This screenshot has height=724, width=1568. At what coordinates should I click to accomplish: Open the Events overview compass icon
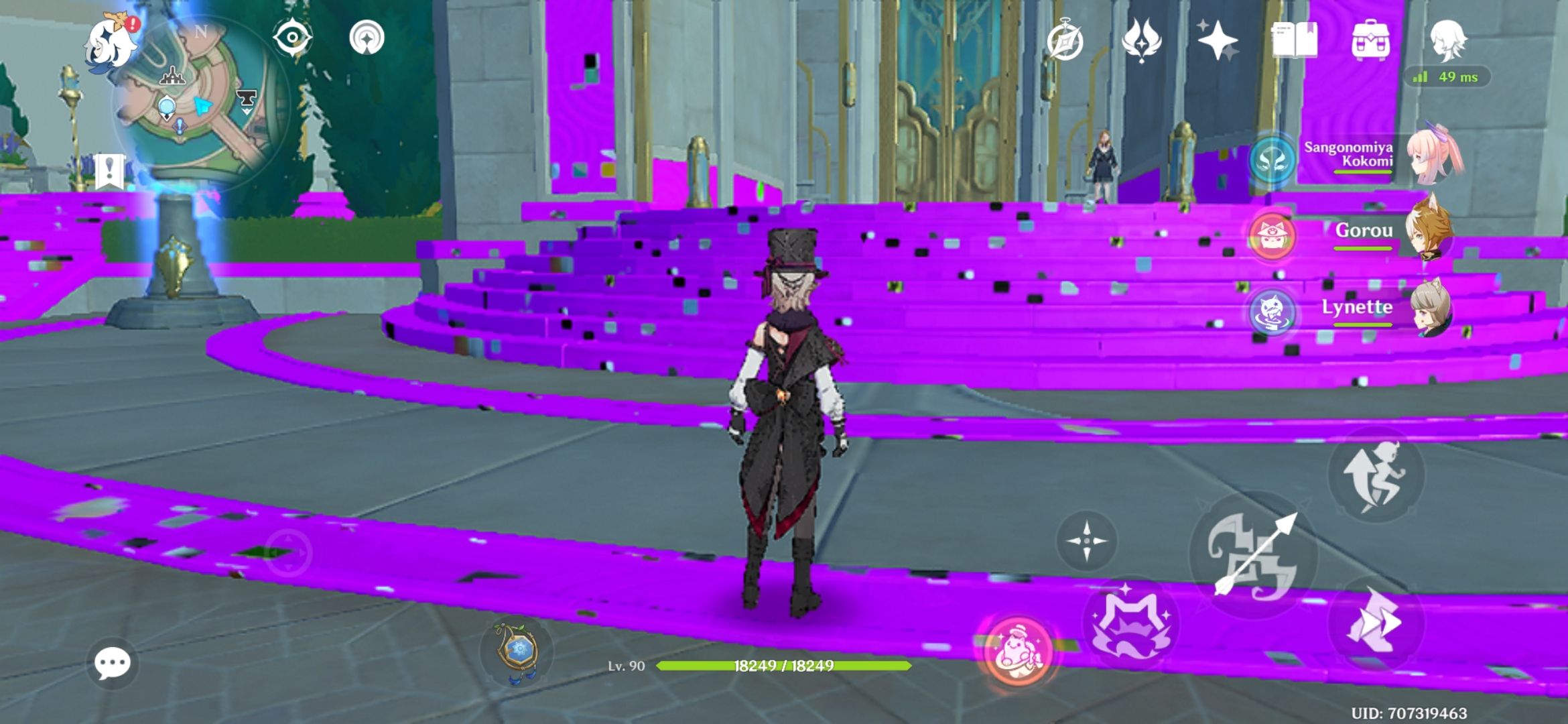(1065, 42)
